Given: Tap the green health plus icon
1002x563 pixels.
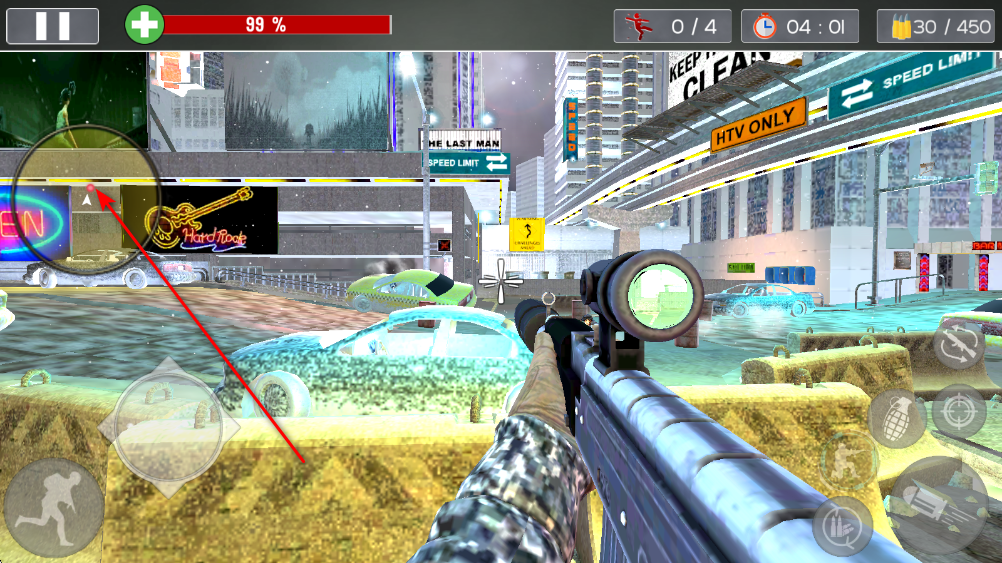Looking at the screenshot, I should (144, 26).
